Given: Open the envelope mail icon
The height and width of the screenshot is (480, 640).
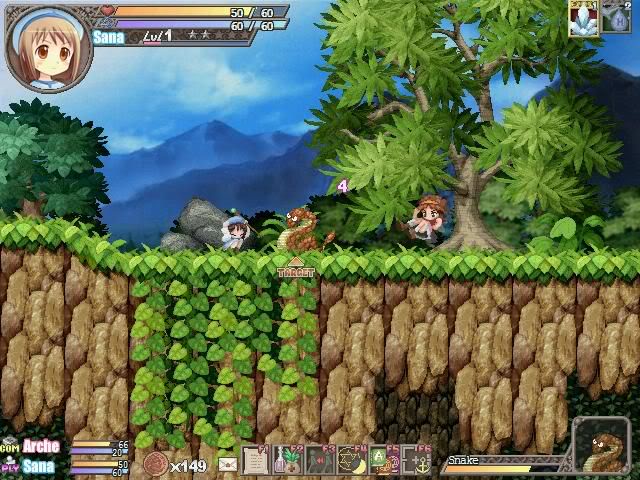Looking at the screenshot, I should (227, 464).
